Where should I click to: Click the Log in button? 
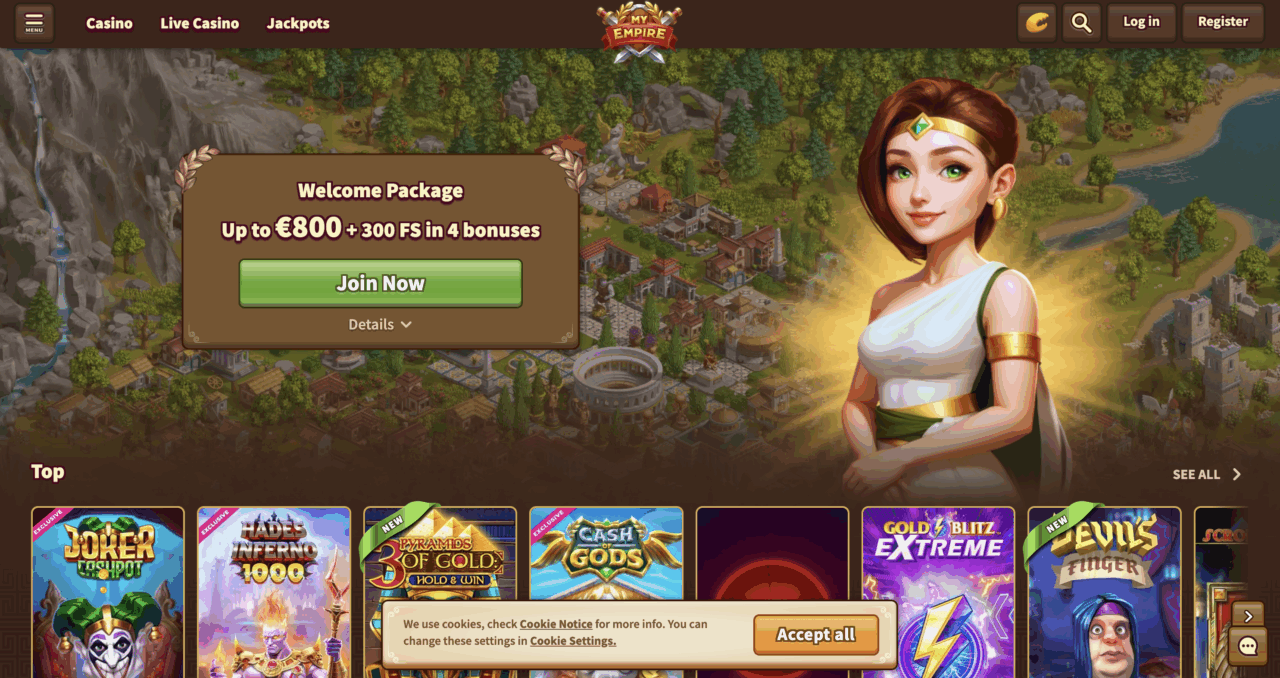tap(1141, 22)
